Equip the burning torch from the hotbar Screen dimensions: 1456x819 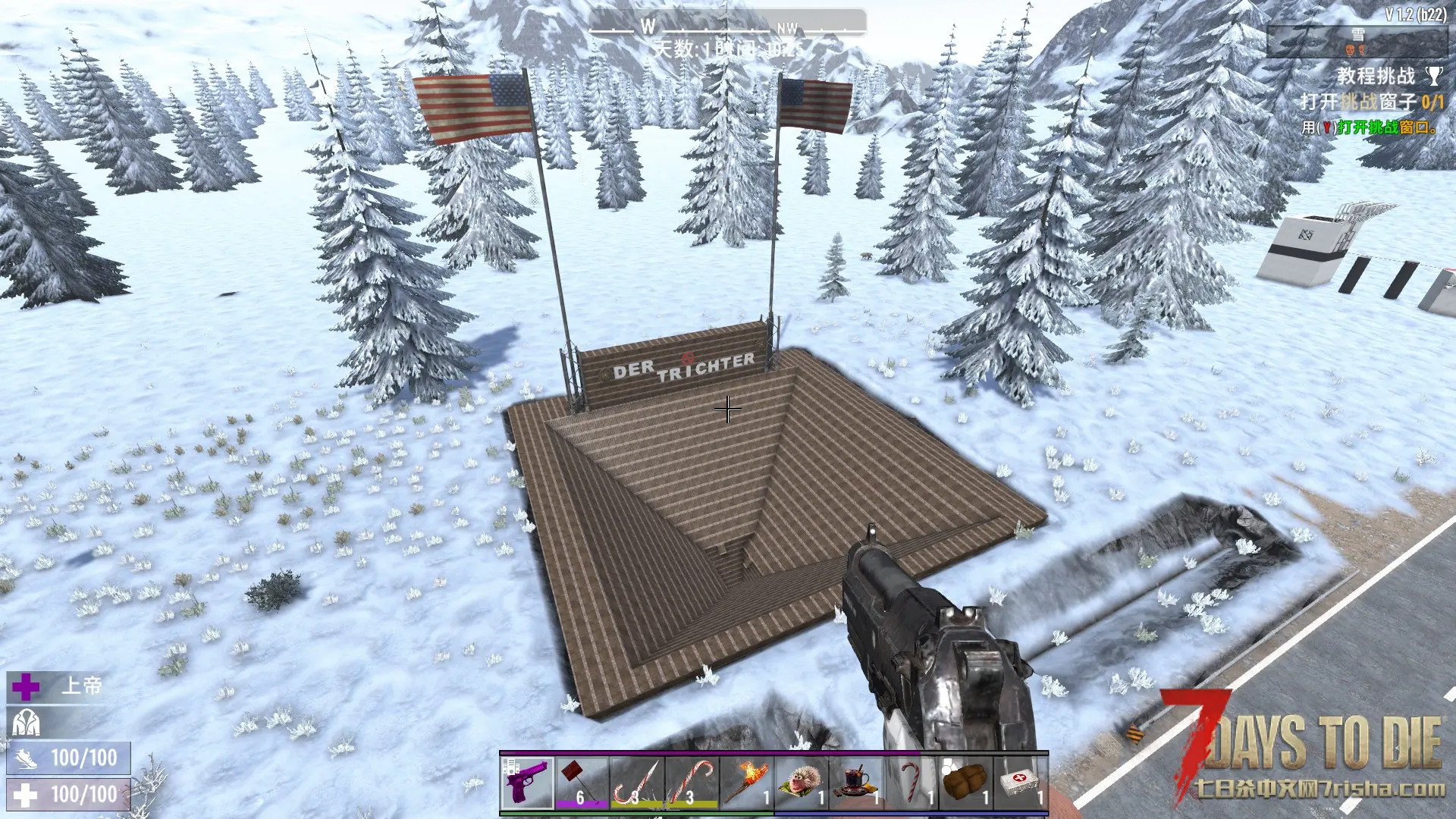coord(746,783)
